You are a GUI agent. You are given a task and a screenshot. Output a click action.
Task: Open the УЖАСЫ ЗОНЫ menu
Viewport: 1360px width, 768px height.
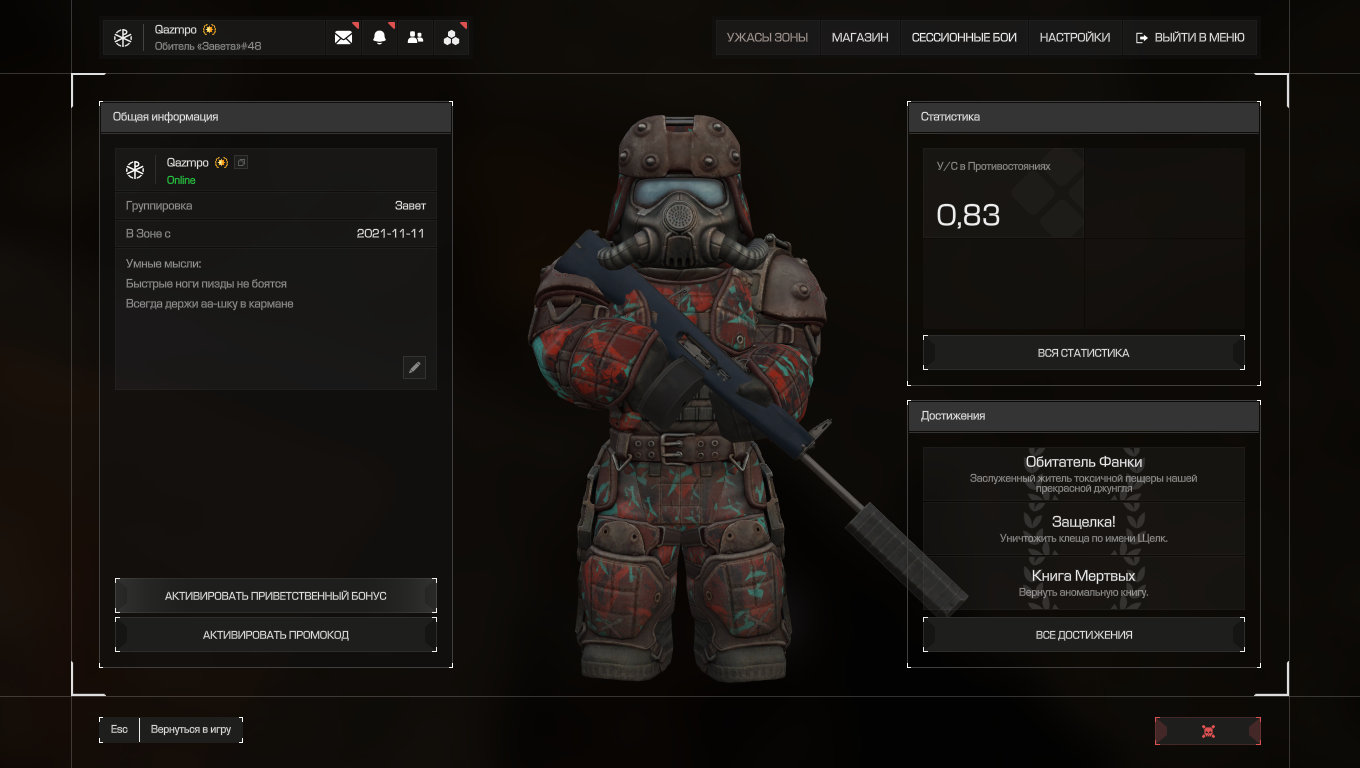point(767,38)
